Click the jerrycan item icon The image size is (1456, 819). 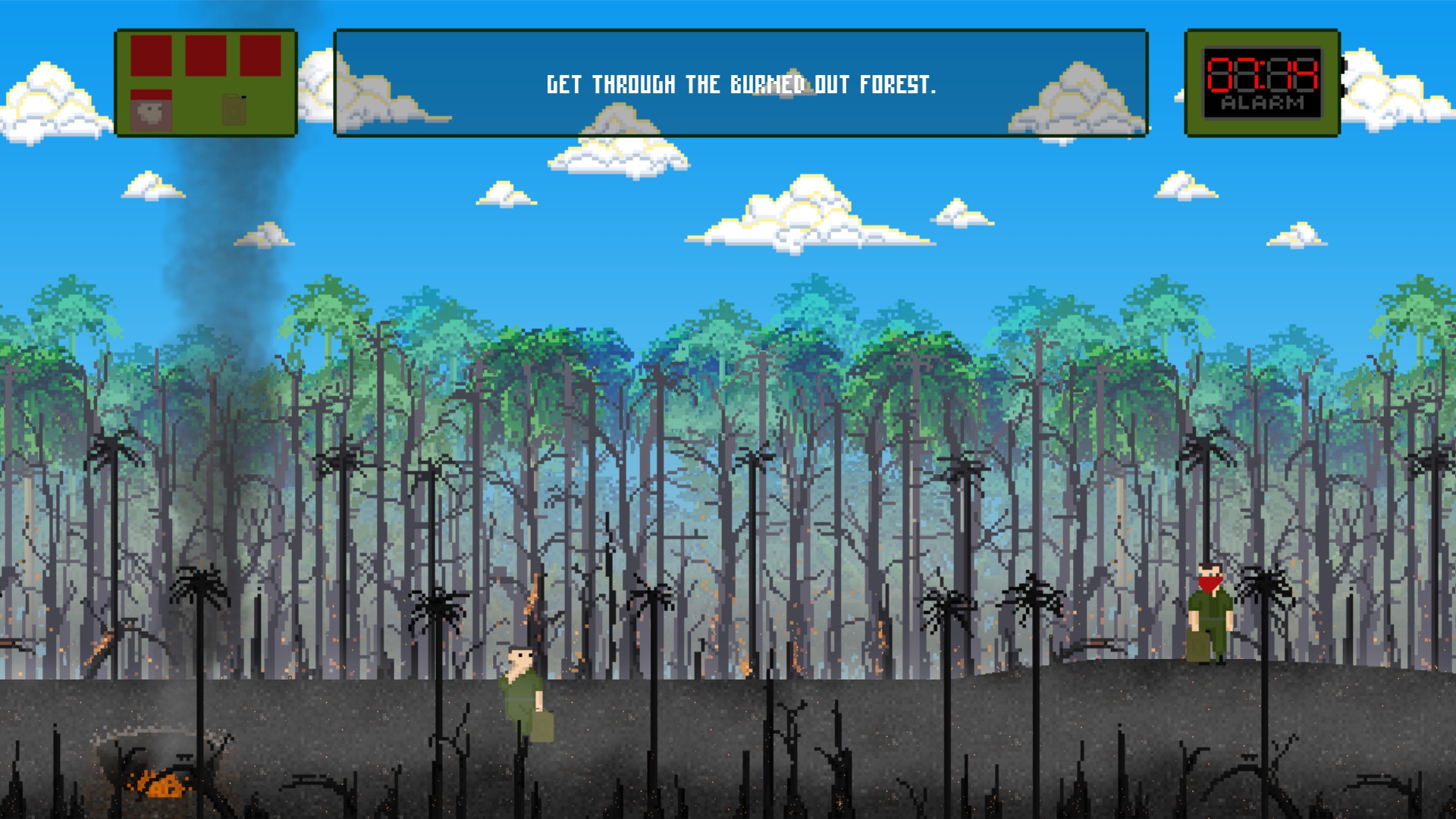click(x=234, y=110)
